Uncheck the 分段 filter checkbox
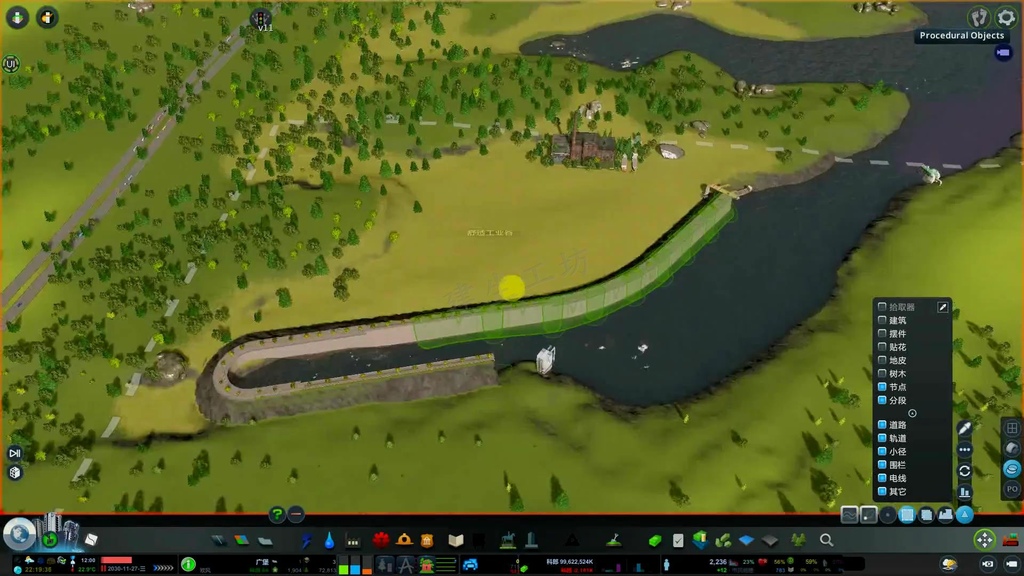The height and width of the screenshot is (576, 1024). click(882, 400)
